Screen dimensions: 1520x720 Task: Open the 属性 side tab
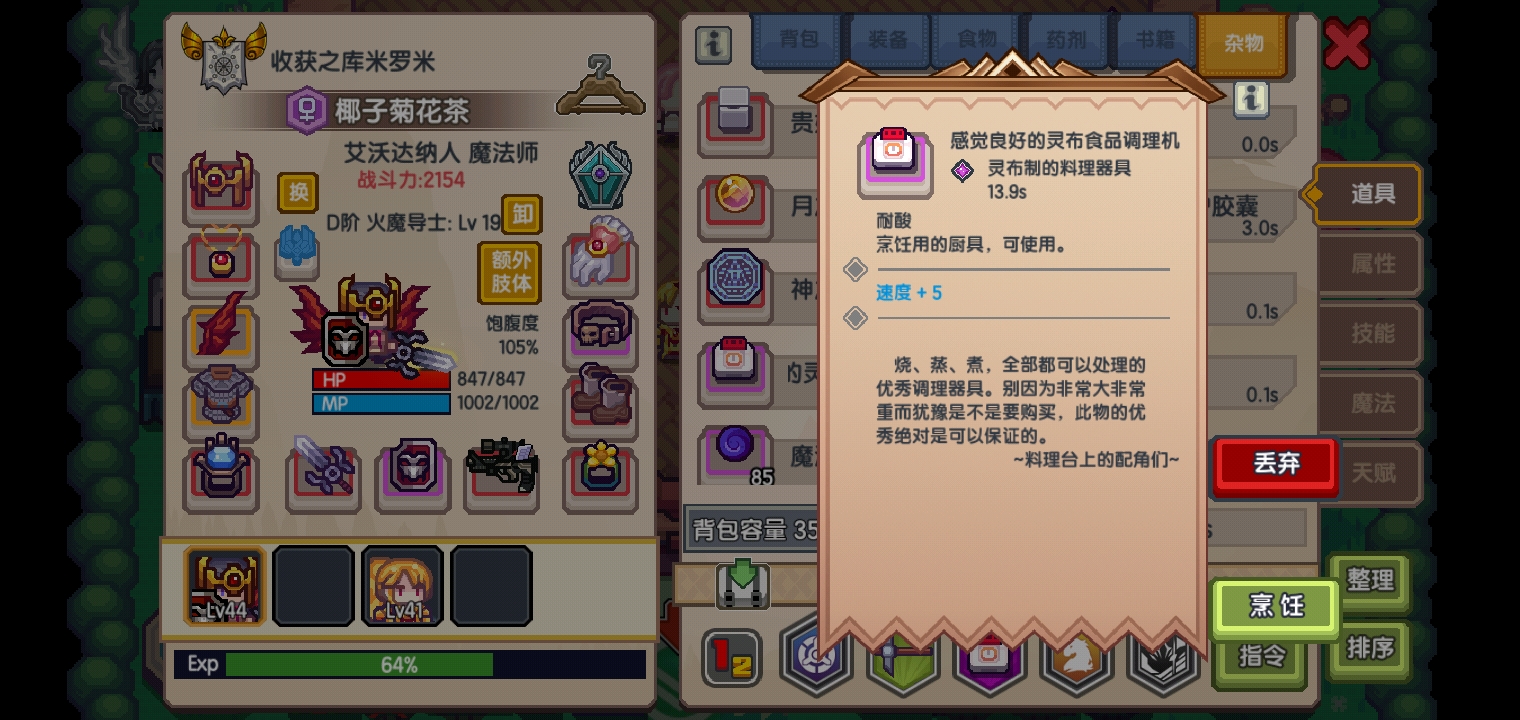click(x=1370, y=264)
